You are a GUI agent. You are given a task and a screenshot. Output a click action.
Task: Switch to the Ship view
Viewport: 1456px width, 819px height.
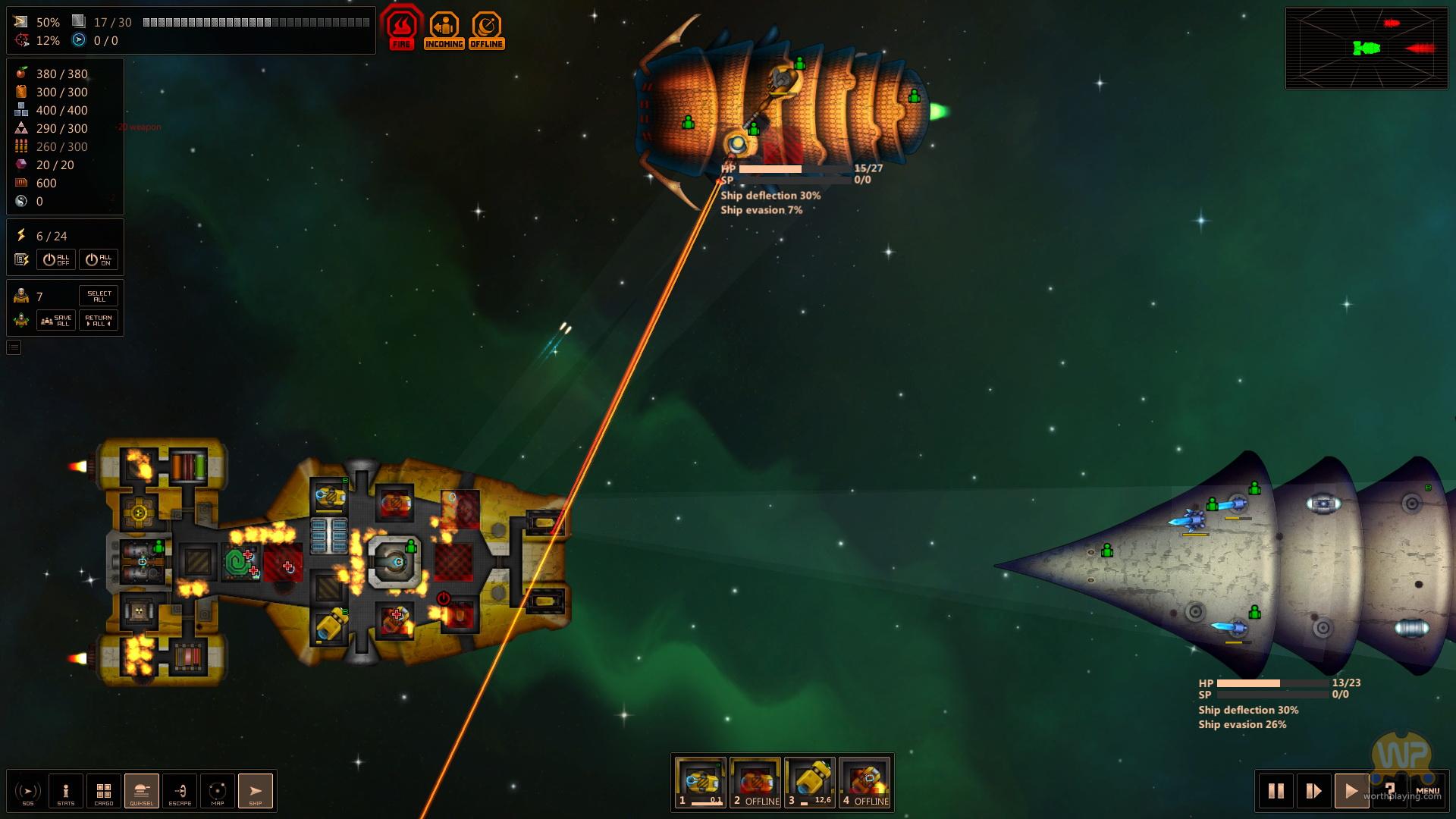(x=256, y=791)
